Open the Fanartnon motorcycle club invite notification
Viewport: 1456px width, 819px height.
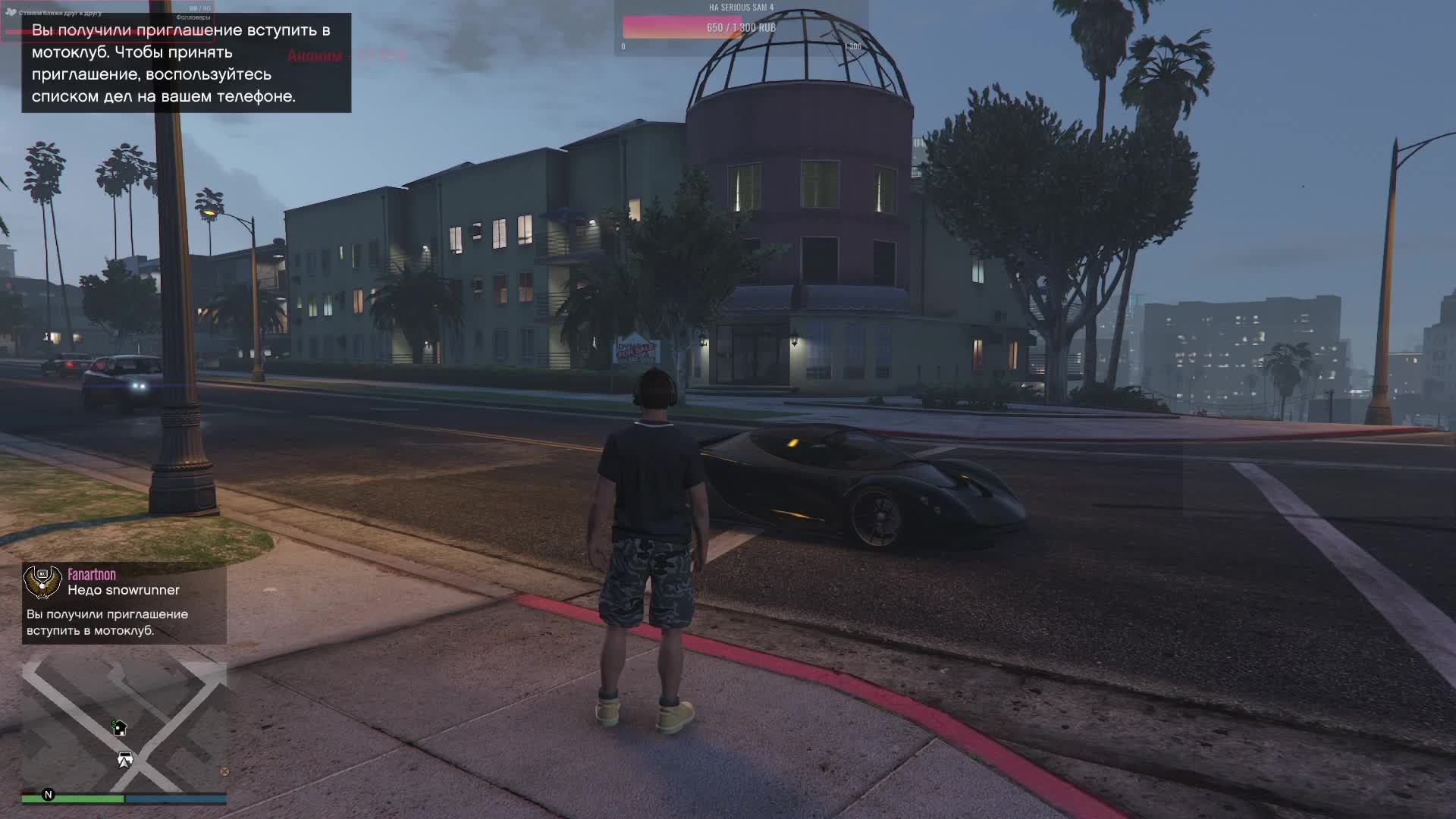[124, 604]
